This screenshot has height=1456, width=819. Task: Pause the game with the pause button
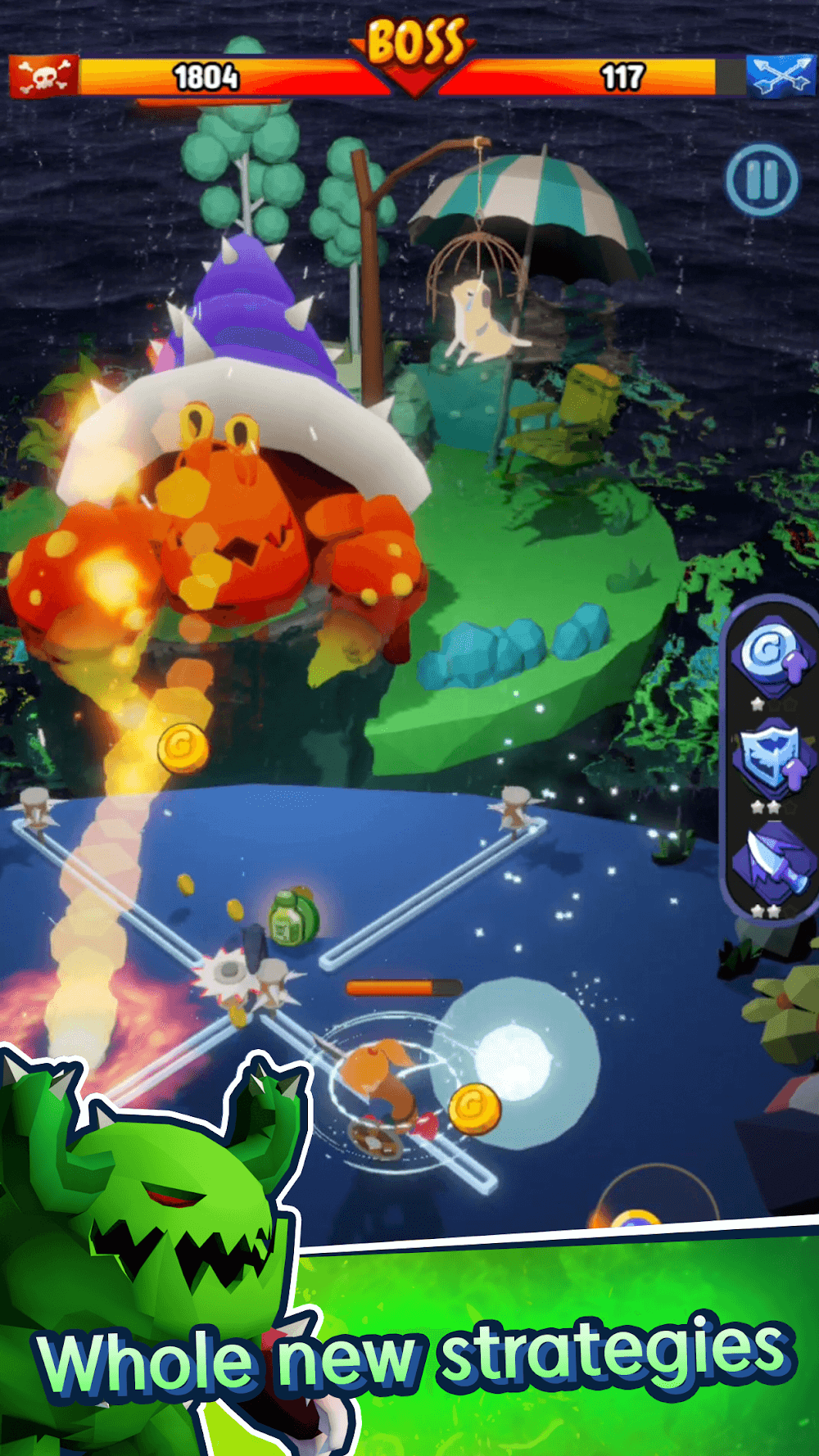pos(762,180)
